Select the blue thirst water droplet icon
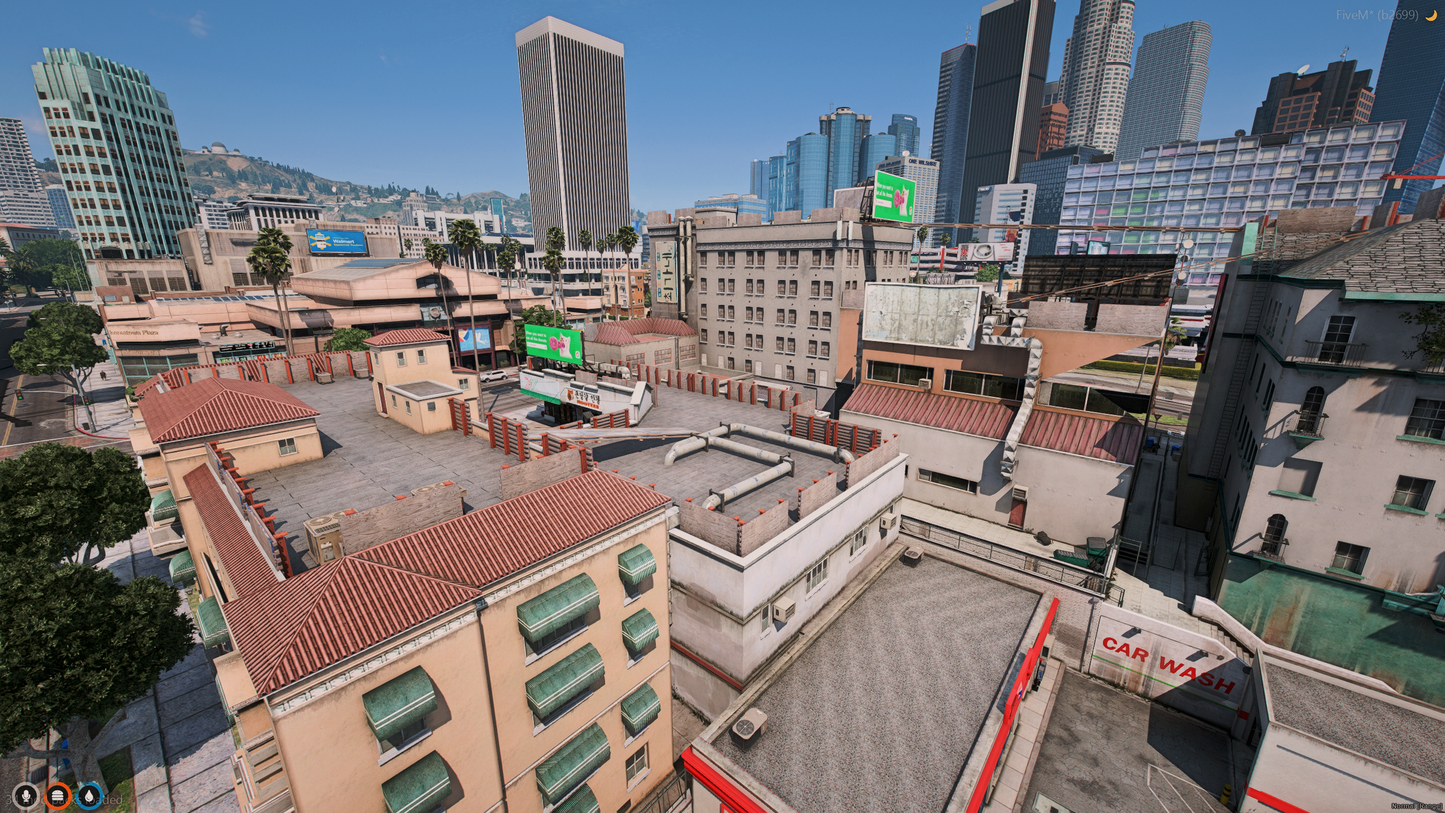The image size is (1445, 813). (x=89, y=795)
